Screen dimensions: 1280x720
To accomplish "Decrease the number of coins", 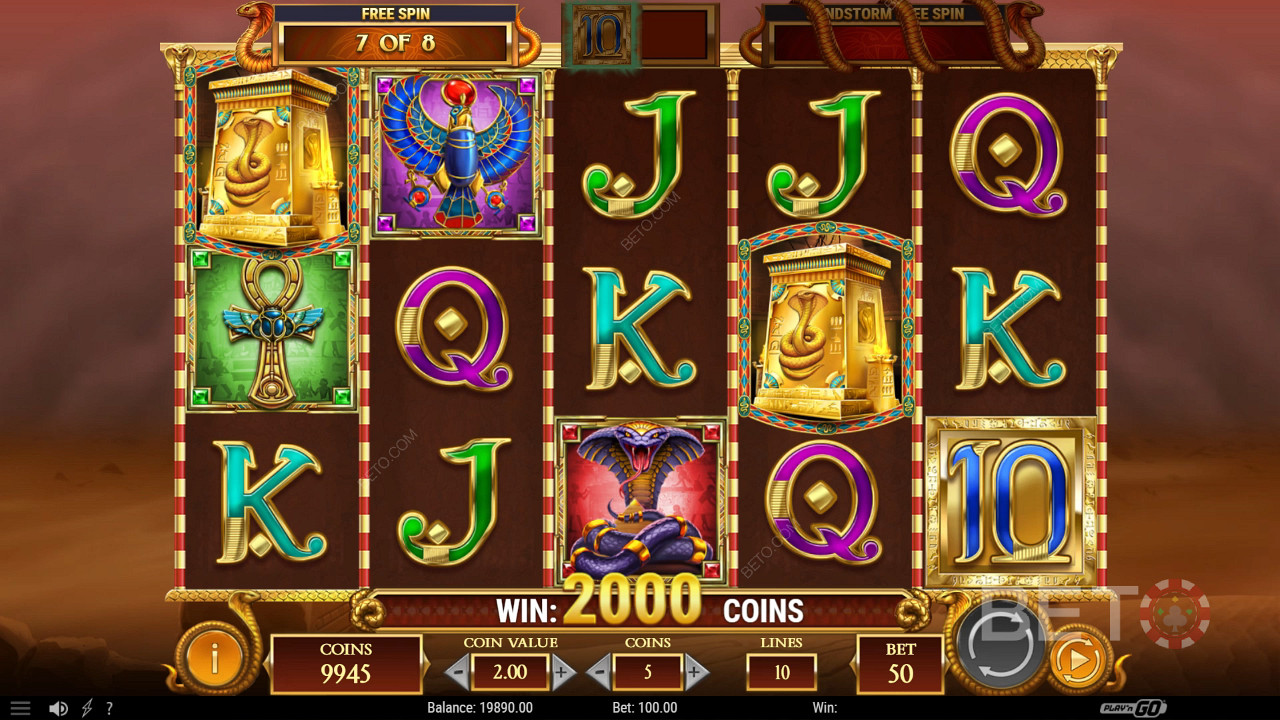I will [x=599, y=672].
